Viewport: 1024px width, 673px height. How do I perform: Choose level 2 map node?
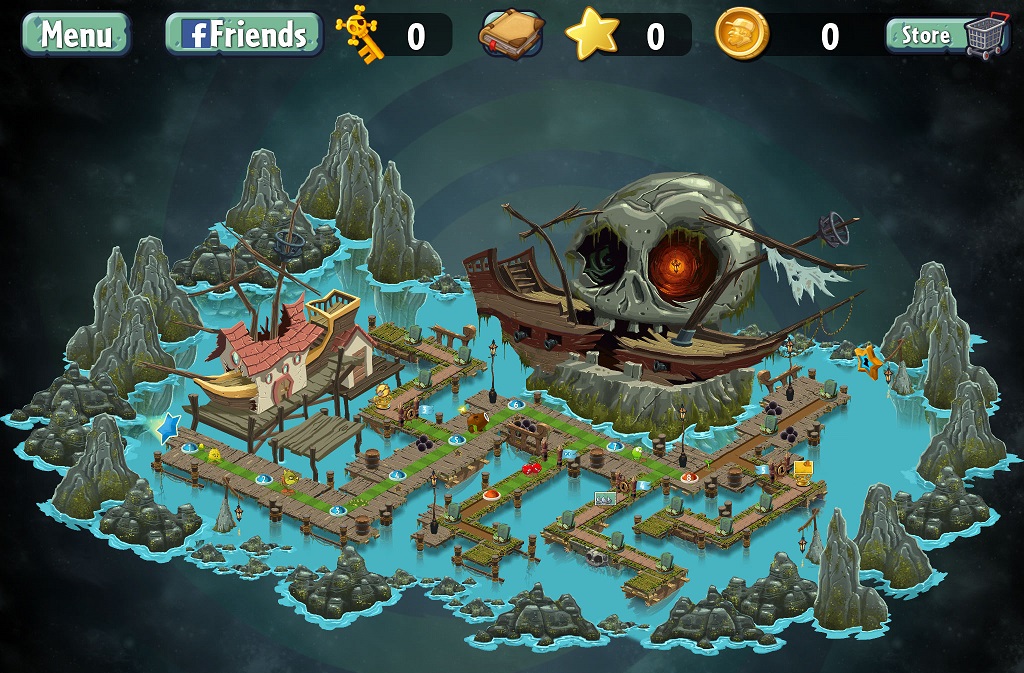point(264,481)
